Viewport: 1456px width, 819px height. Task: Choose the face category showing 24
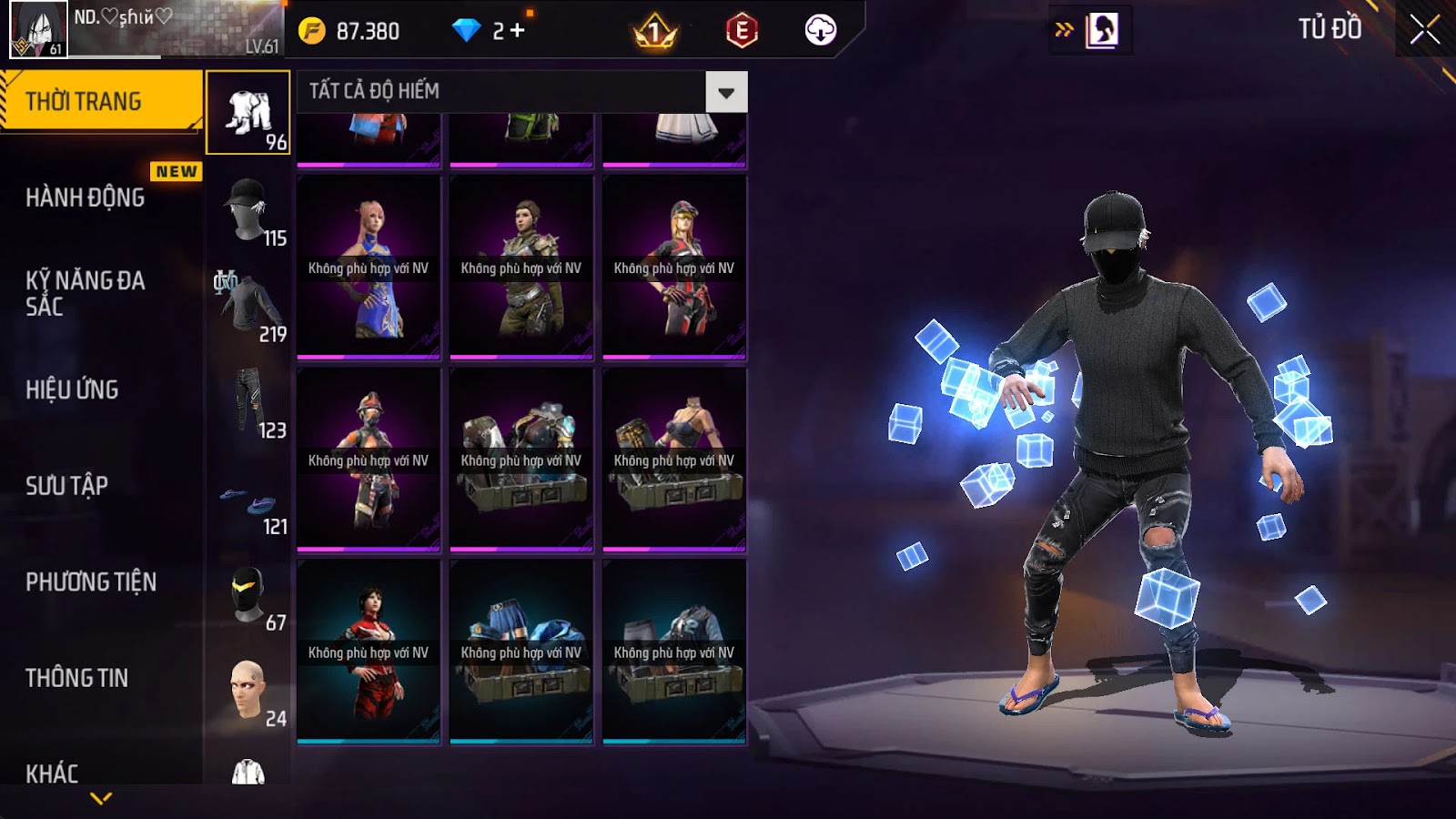[x=248, y=692]
